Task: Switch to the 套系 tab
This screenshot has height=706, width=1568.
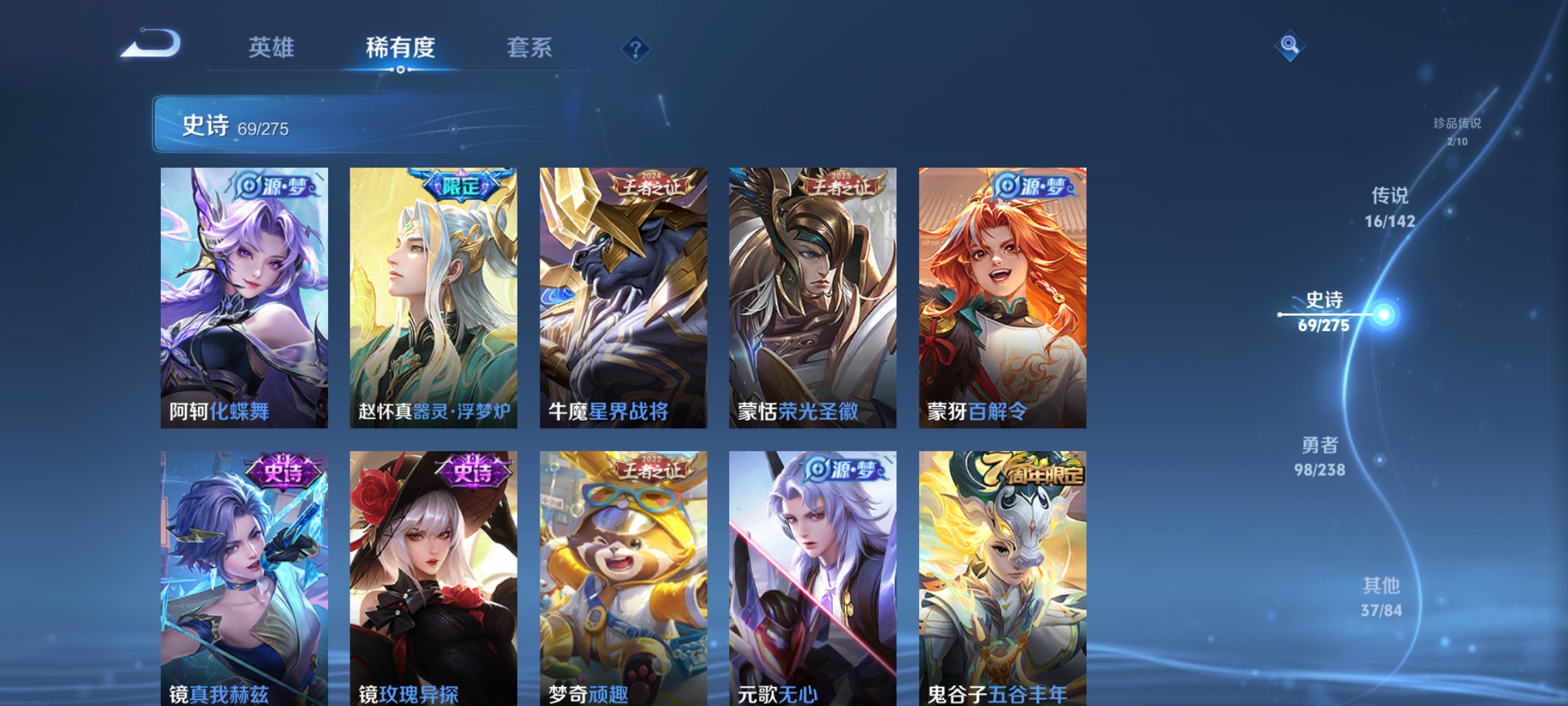Action: tap(529, 47)
